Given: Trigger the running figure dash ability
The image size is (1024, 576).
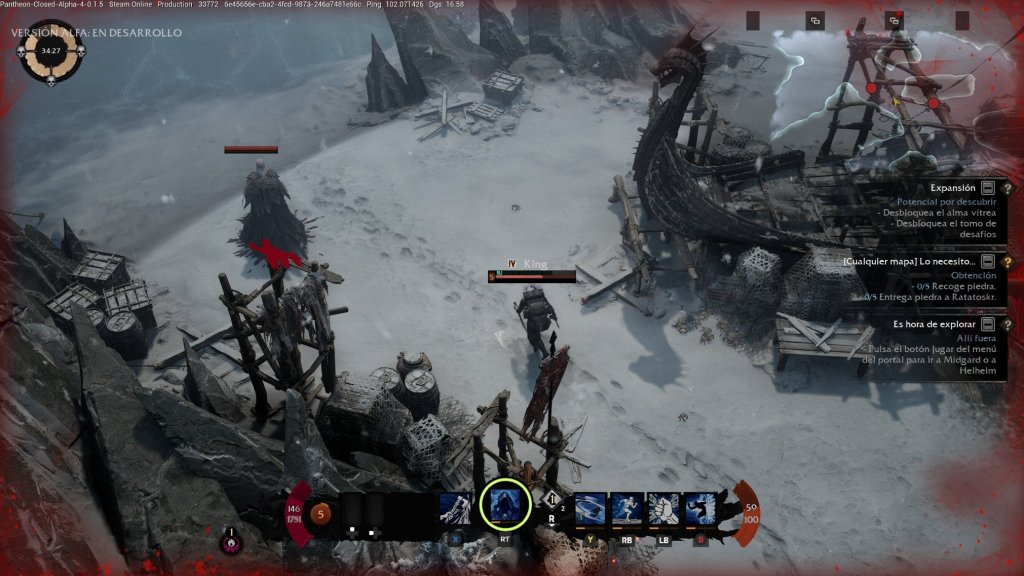Looking at the screenshot, I should point(627,509).
